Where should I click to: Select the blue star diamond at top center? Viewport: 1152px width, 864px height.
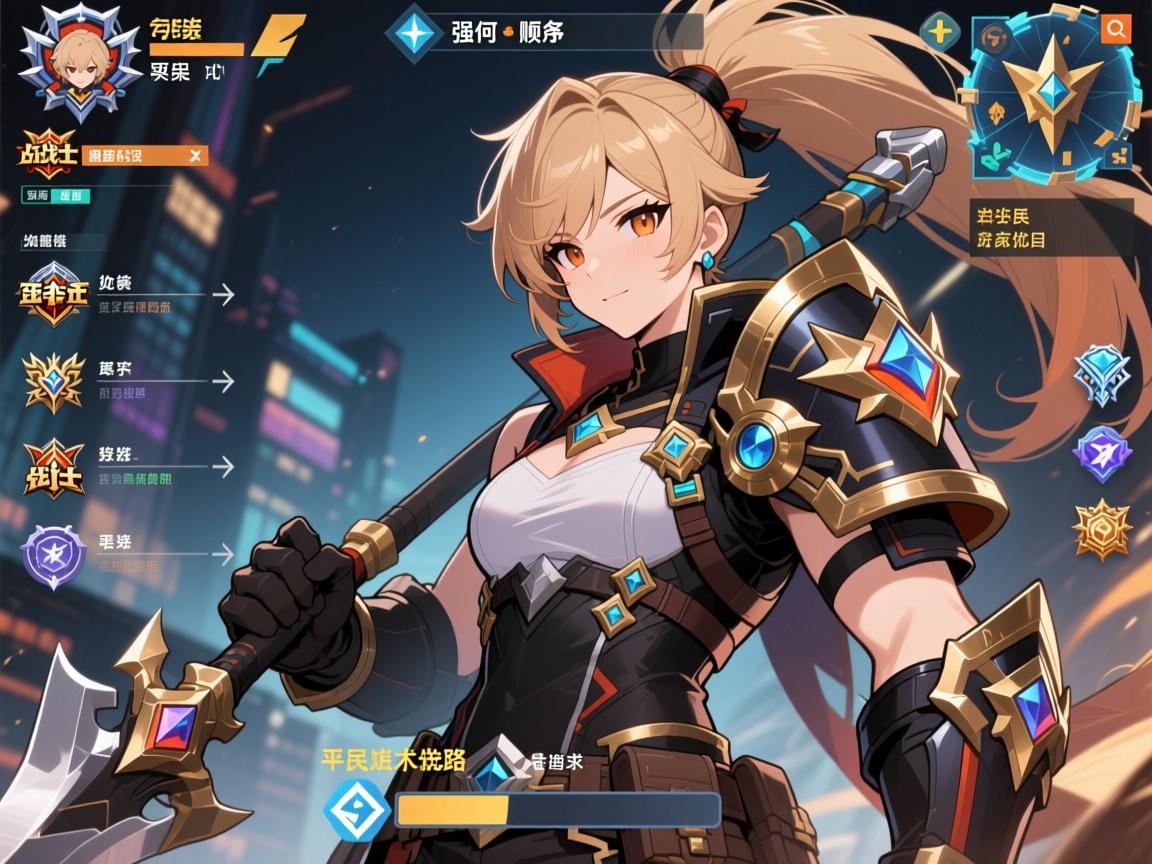(x=413, y=32)
